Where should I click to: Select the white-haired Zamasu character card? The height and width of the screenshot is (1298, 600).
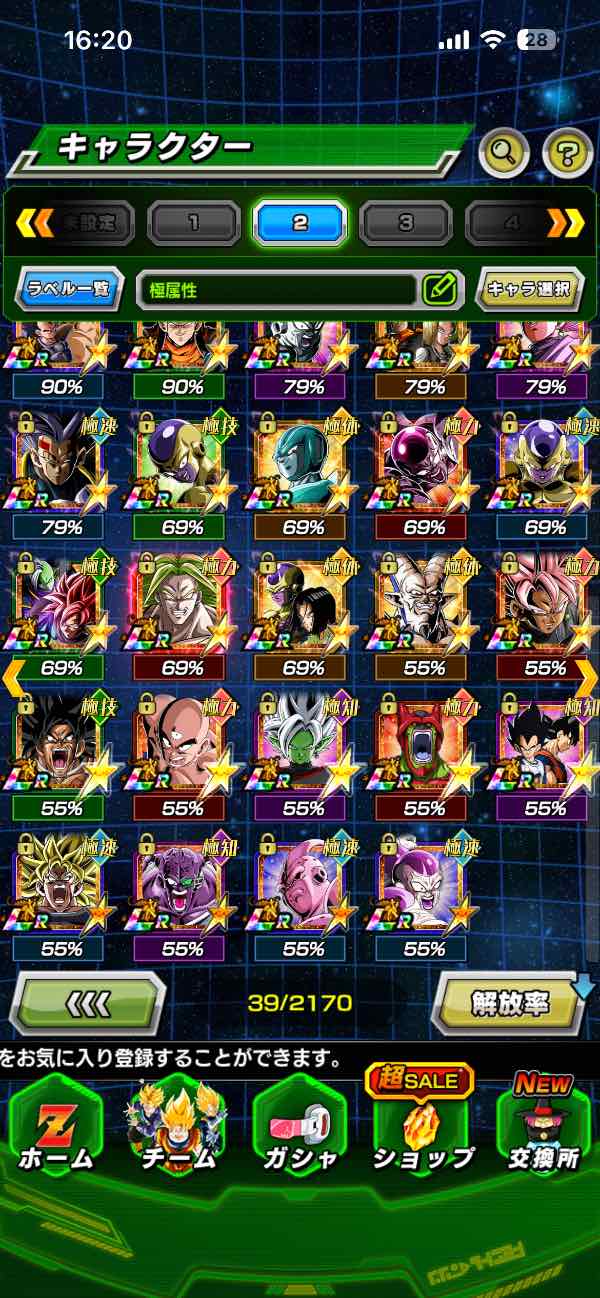pos(302,742)
